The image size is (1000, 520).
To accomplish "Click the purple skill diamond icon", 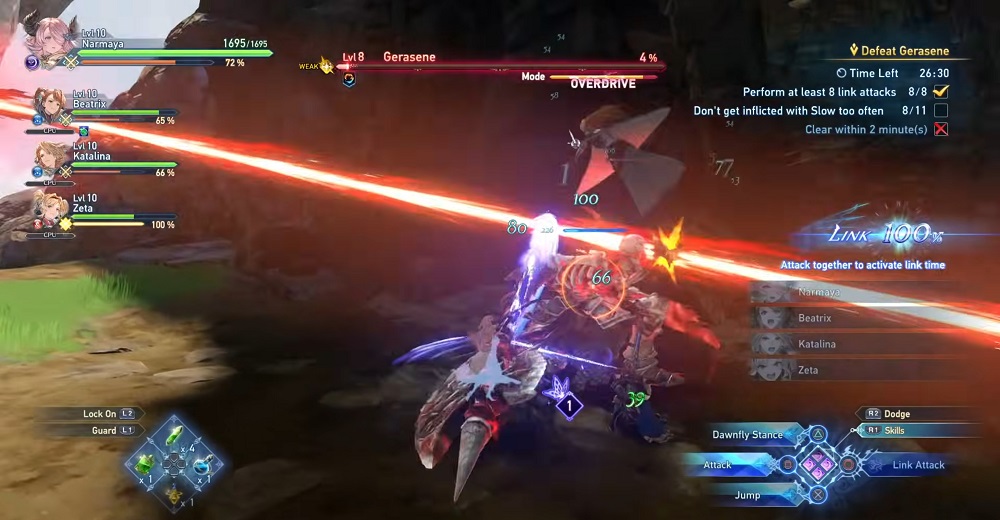I will click(x=569, y=406).
